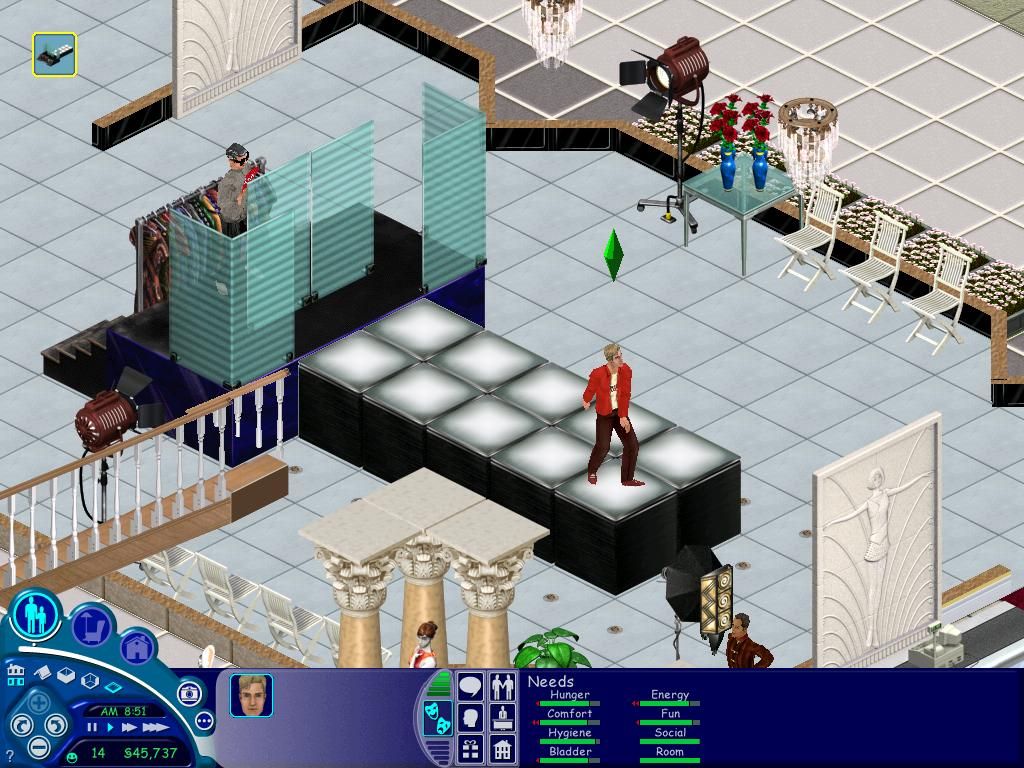This screenshot has height=768, width=1024.
Task: Set game speed to normal play
Action: pyautogui.click(x=110, y=728)
